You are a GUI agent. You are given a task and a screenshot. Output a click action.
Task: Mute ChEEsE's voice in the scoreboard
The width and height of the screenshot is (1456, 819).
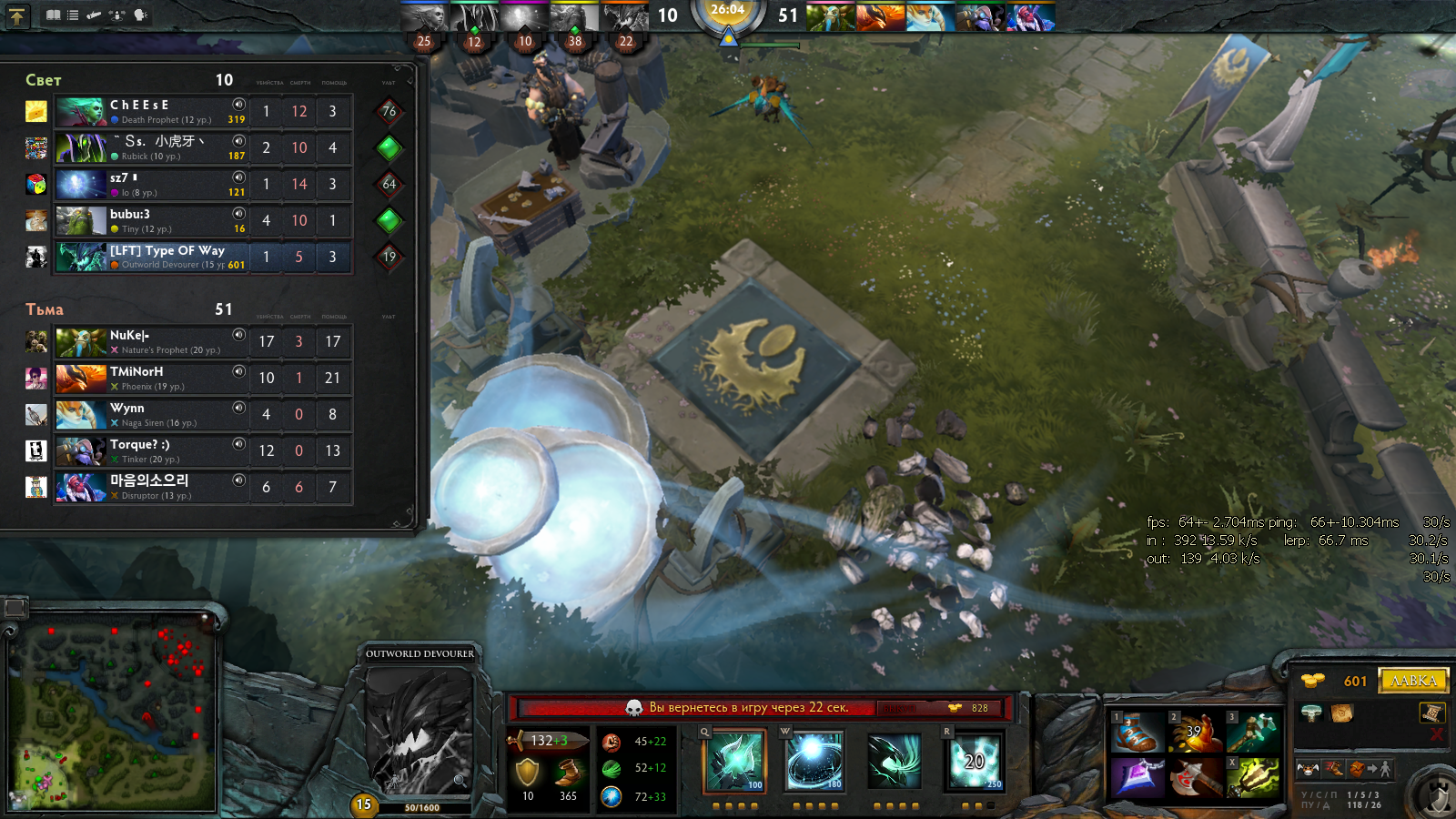point(239,105)
